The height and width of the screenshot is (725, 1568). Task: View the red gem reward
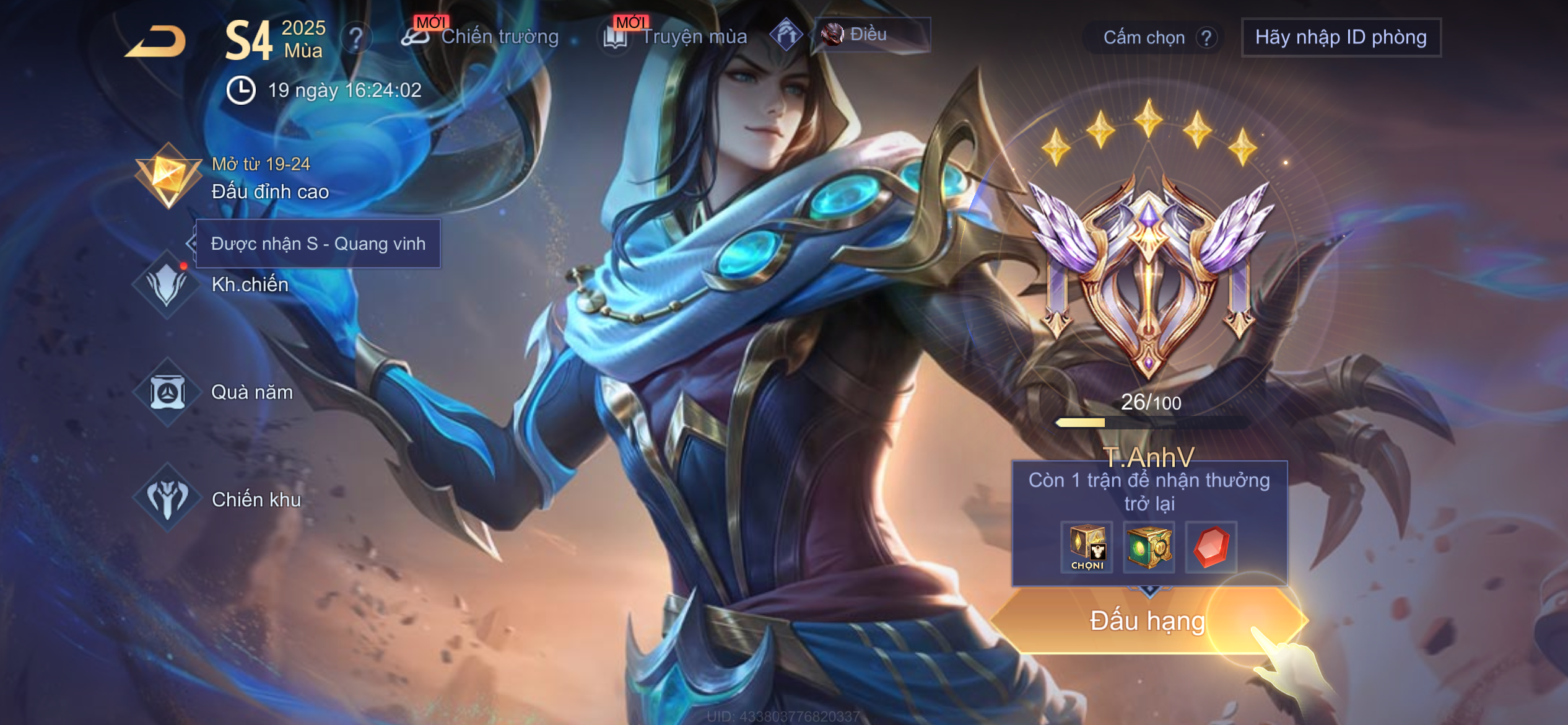1211,547
